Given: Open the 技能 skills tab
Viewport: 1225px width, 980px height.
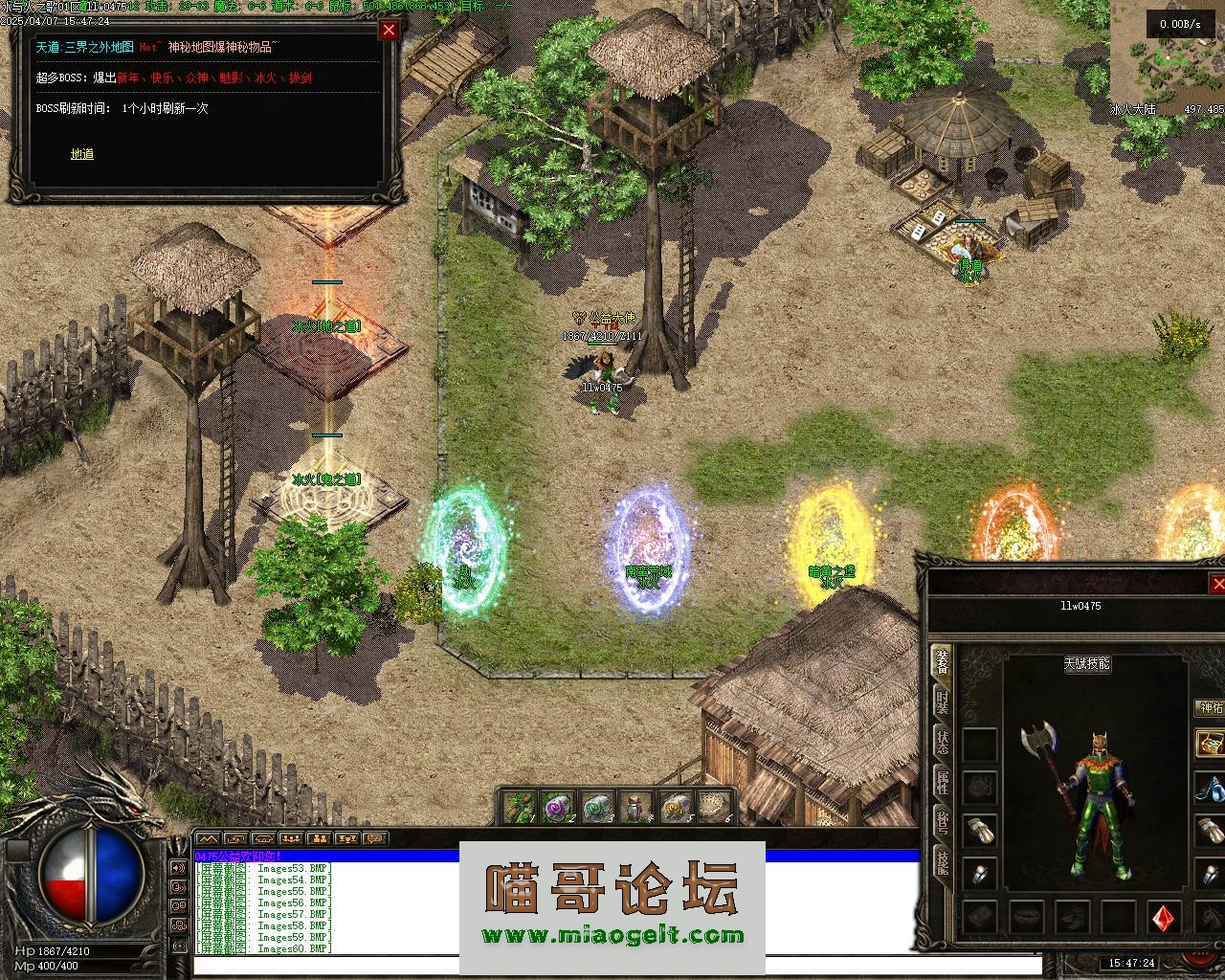Looking at the screenshot, I should 943,862.
